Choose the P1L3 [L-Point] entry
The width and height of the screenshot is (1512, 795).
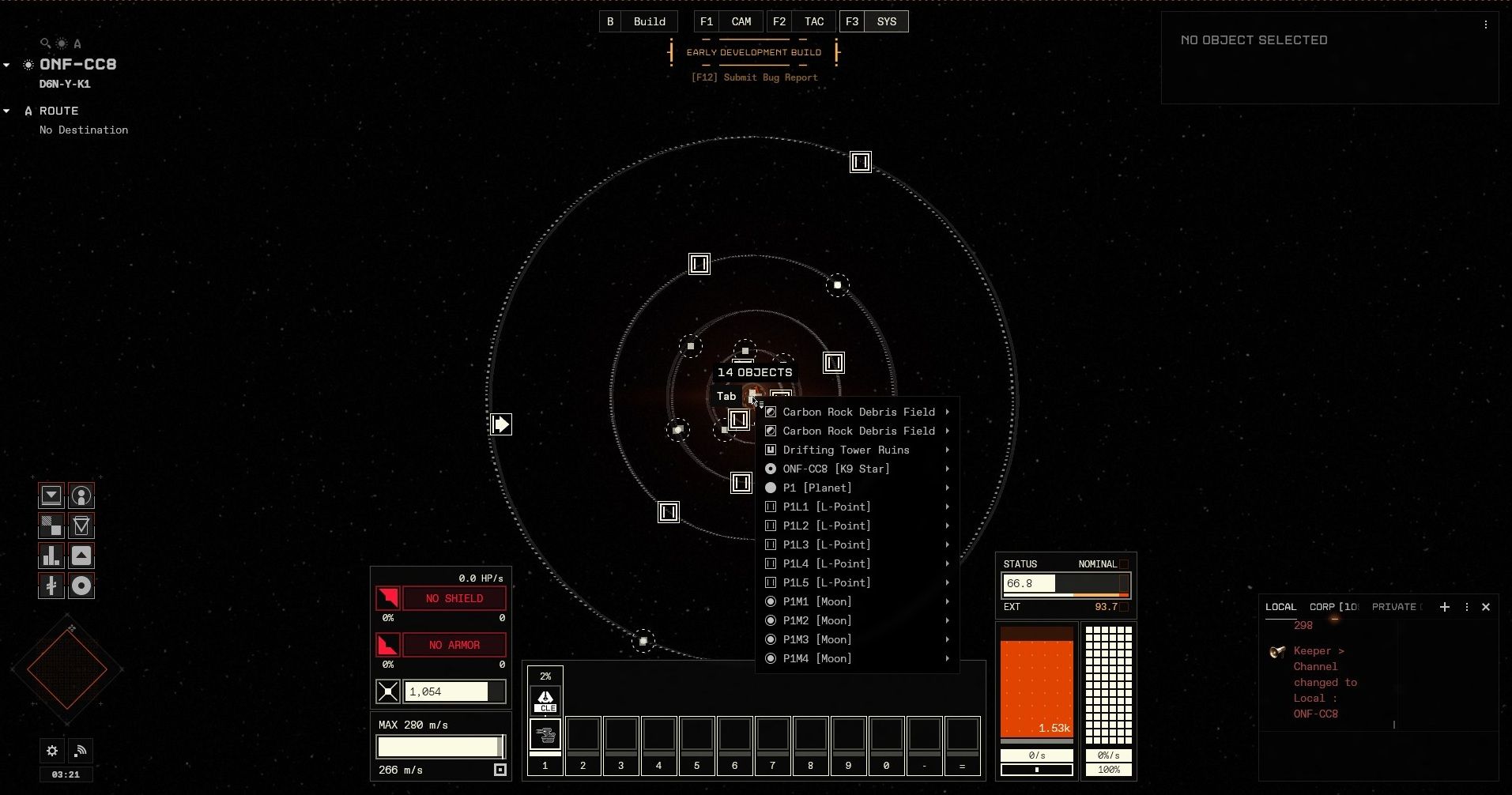(x=826, y=544)
